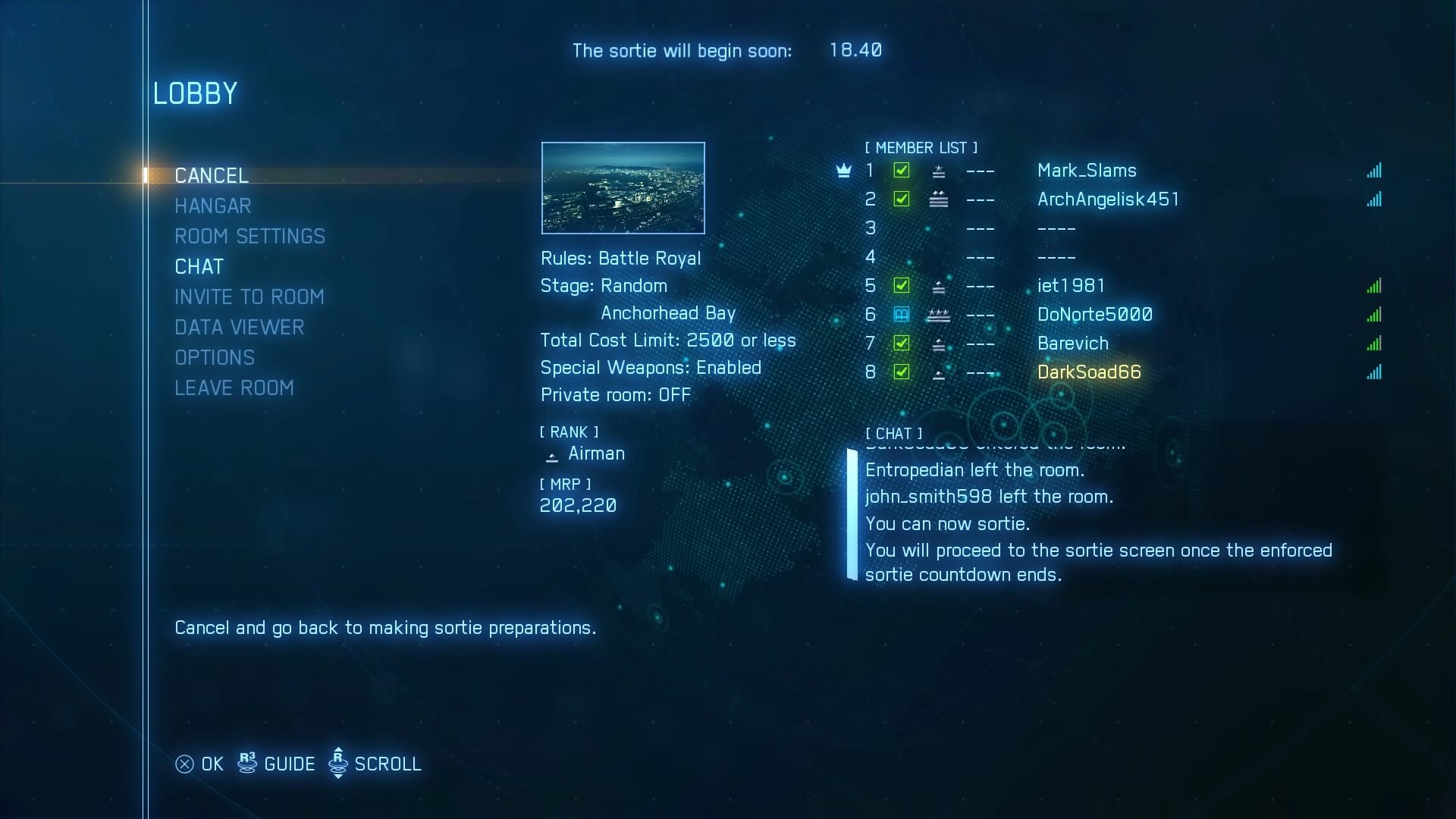
Task: Click DoNorte5000's blue member emblem icon
Action: pyautogui.click(x=902, y=315)
